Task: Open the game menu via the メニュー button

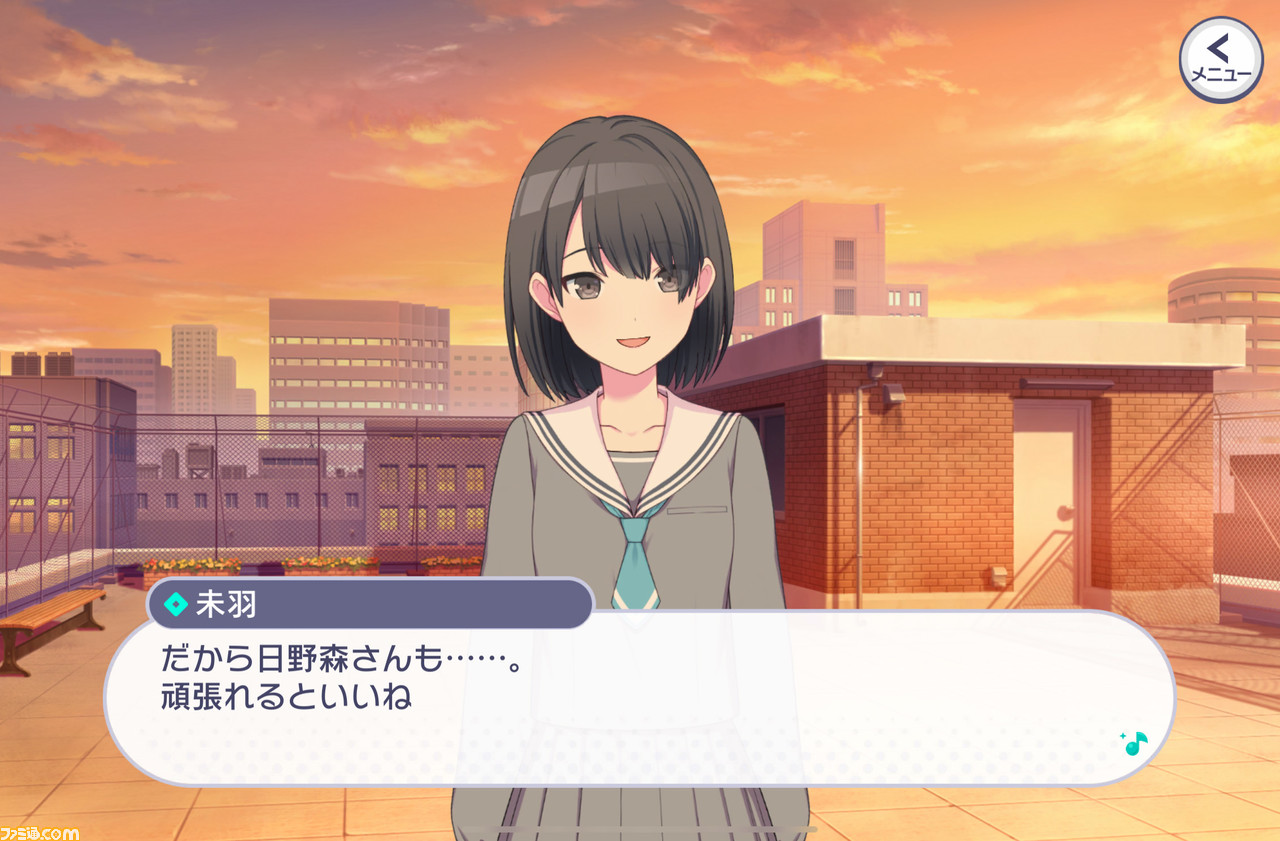Action: [1221, 57]
